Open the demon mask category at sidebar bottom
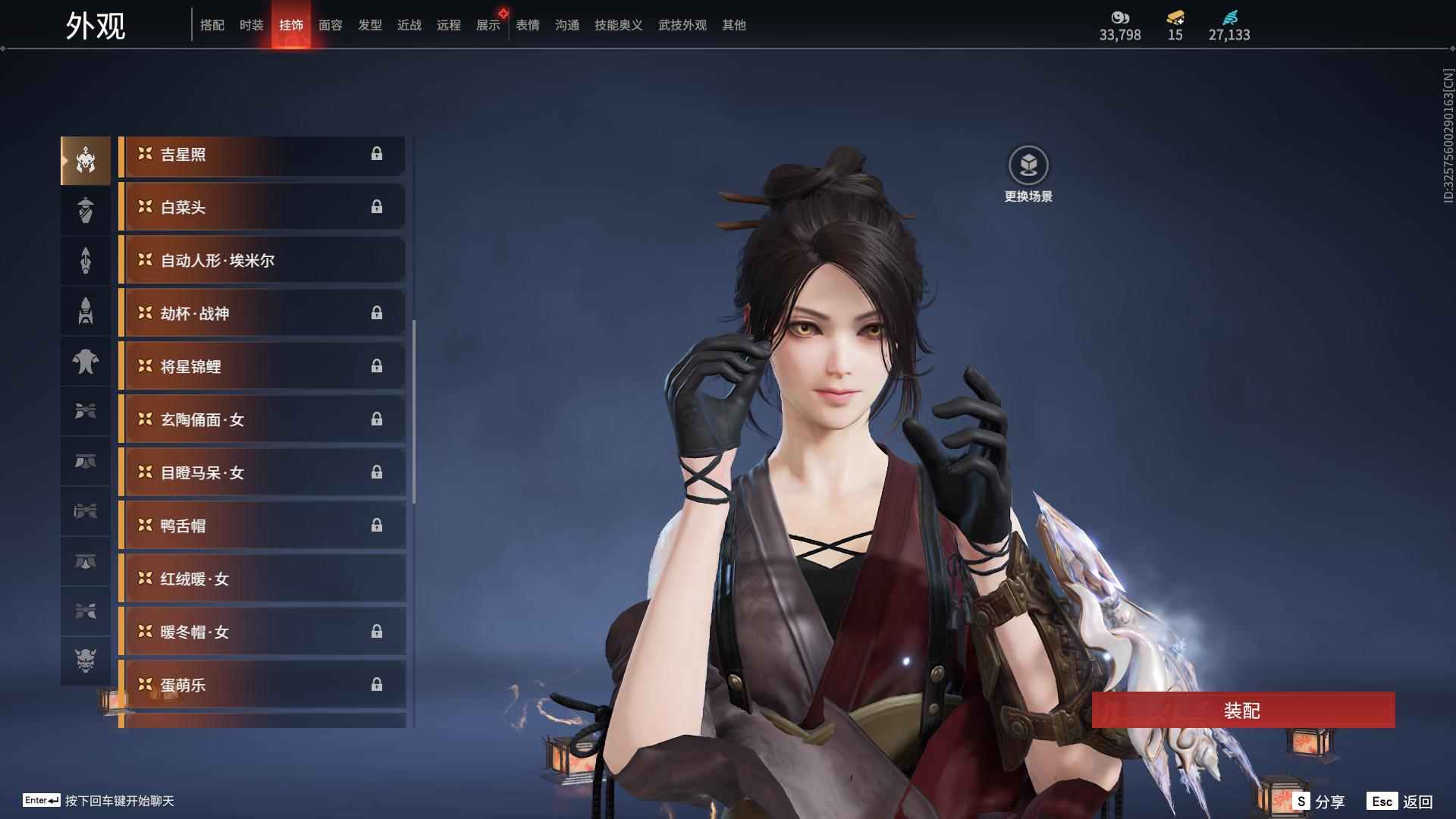 click(86, 661)
